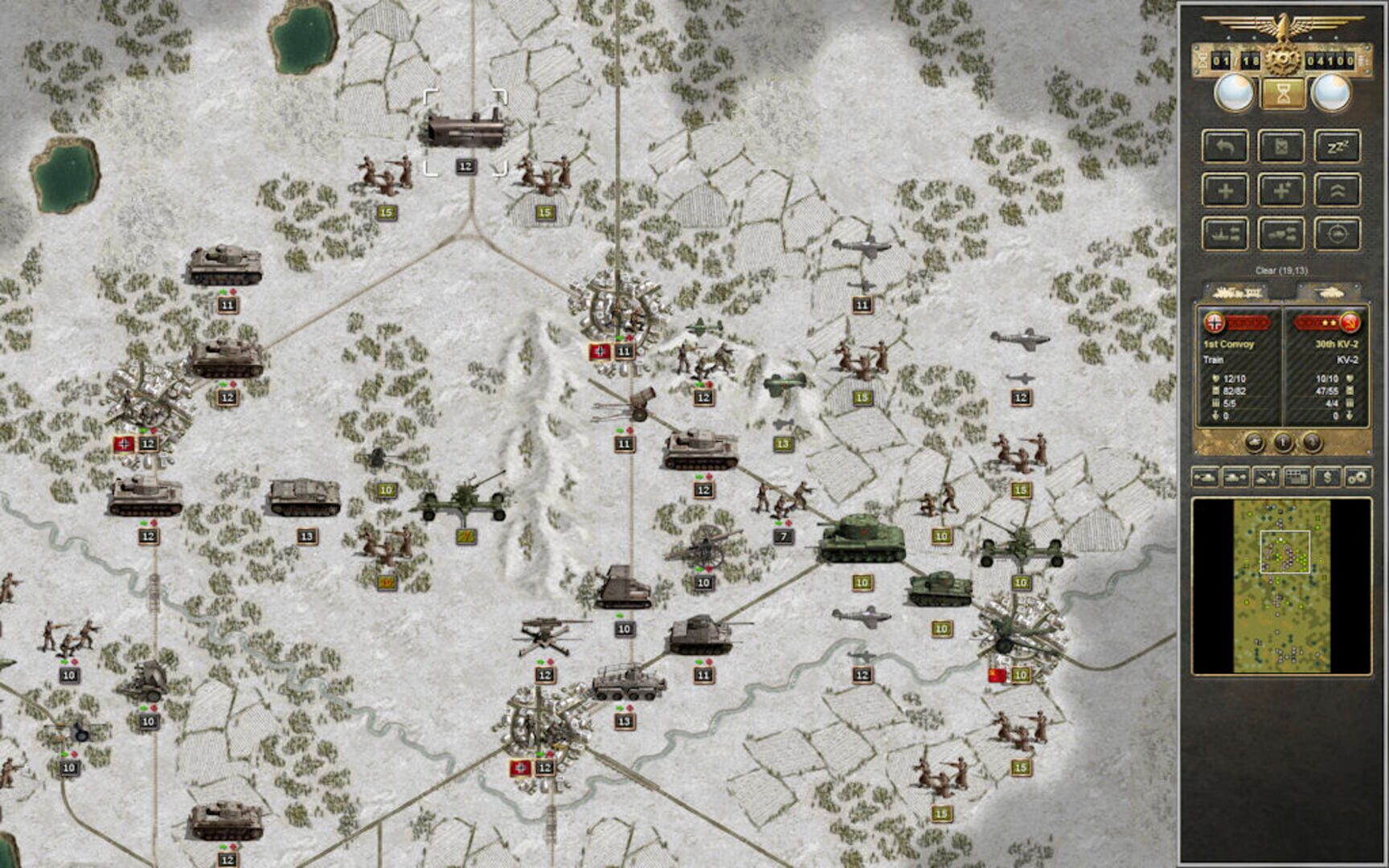Click the reinforce unit plus icon

pos(1226,191)
